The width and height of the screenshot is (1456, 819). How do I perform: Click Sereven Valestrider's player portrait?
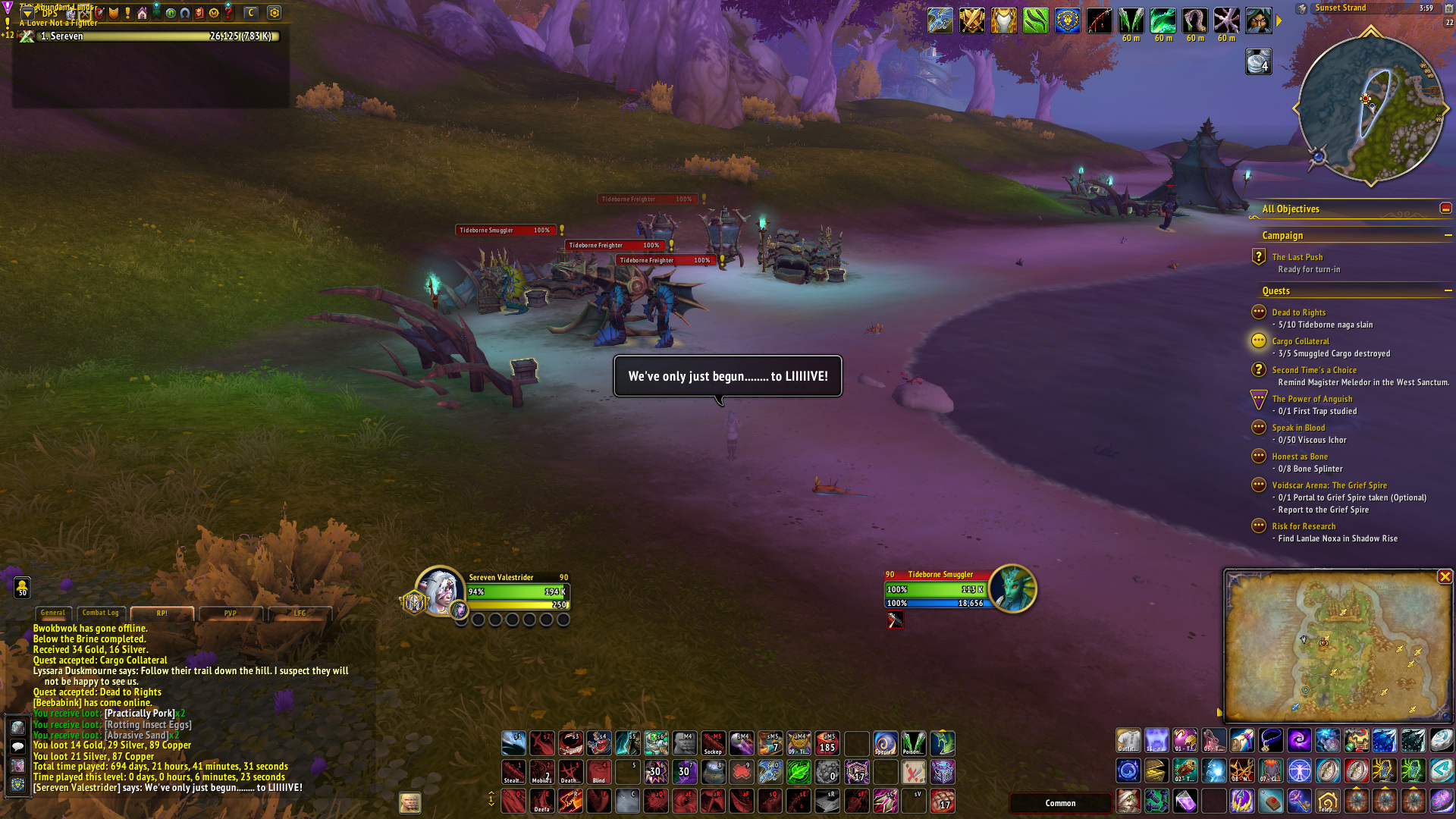(x=439, y=591)
